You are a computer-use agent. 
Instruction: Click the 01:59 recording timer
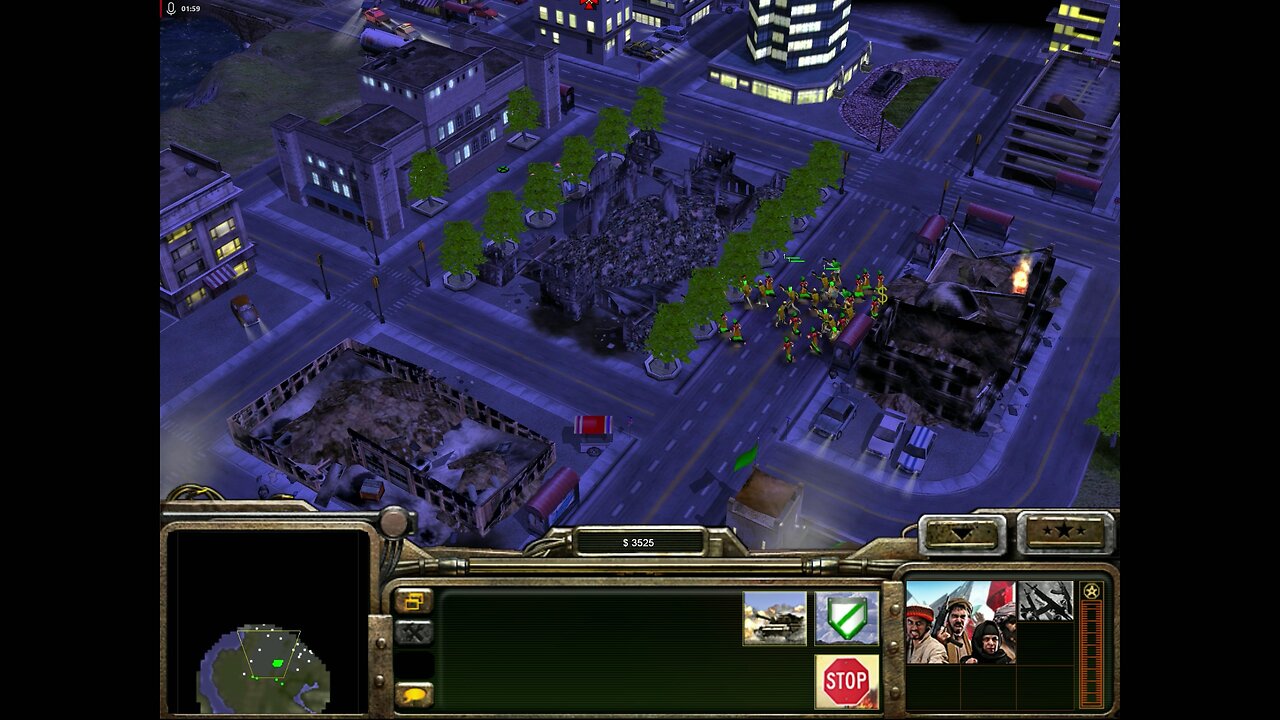click(190, 7)
